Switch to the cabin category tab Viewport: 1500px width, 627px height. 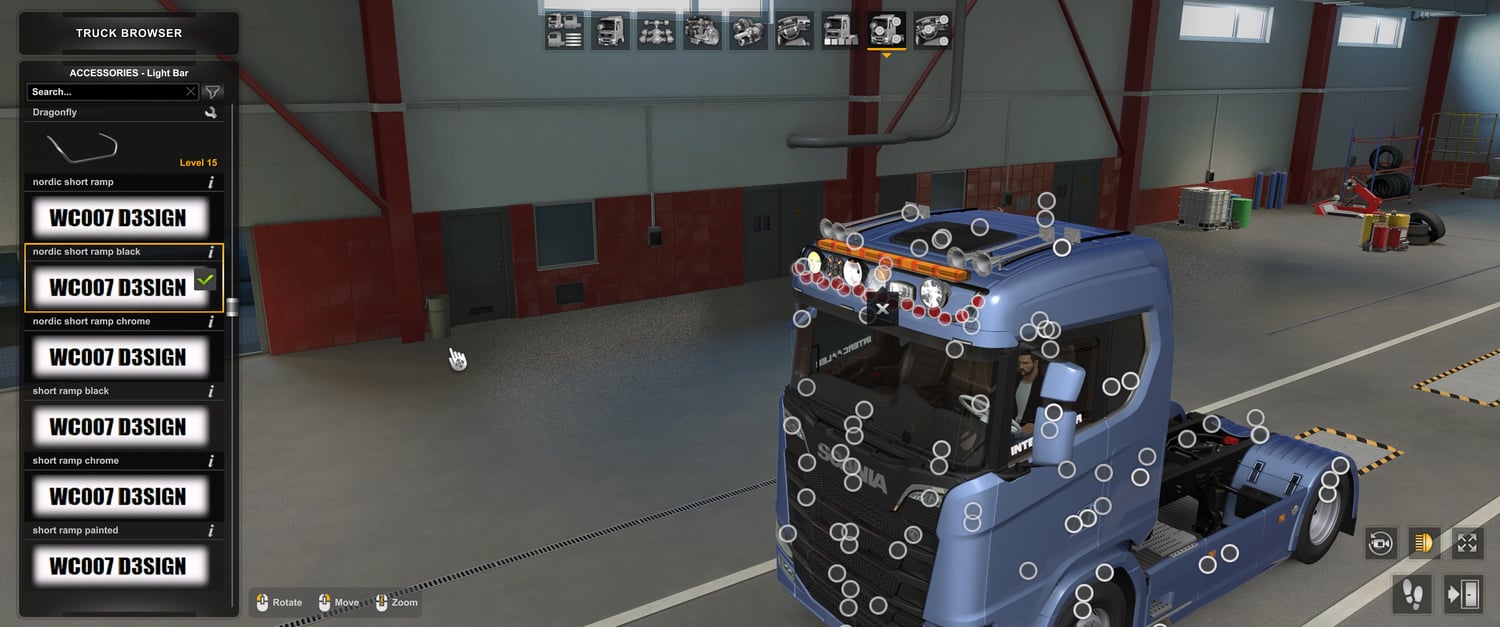610,32
